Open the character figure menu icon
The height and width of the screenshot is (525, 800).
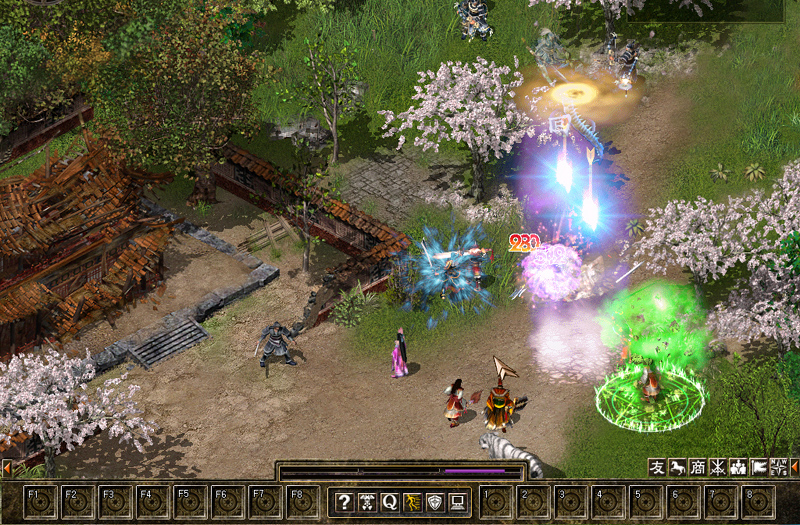367,502
